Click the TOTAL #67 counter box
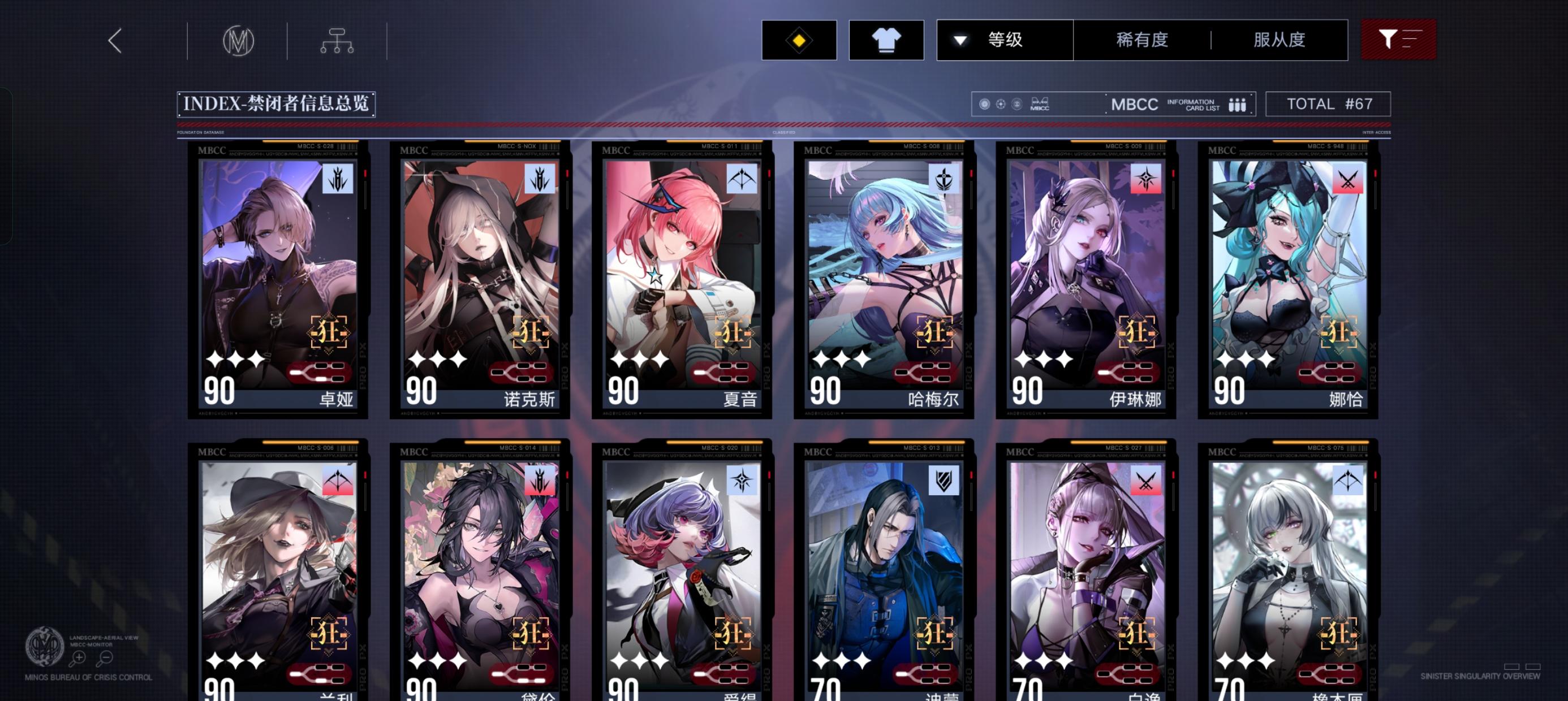 point(1329,103)
